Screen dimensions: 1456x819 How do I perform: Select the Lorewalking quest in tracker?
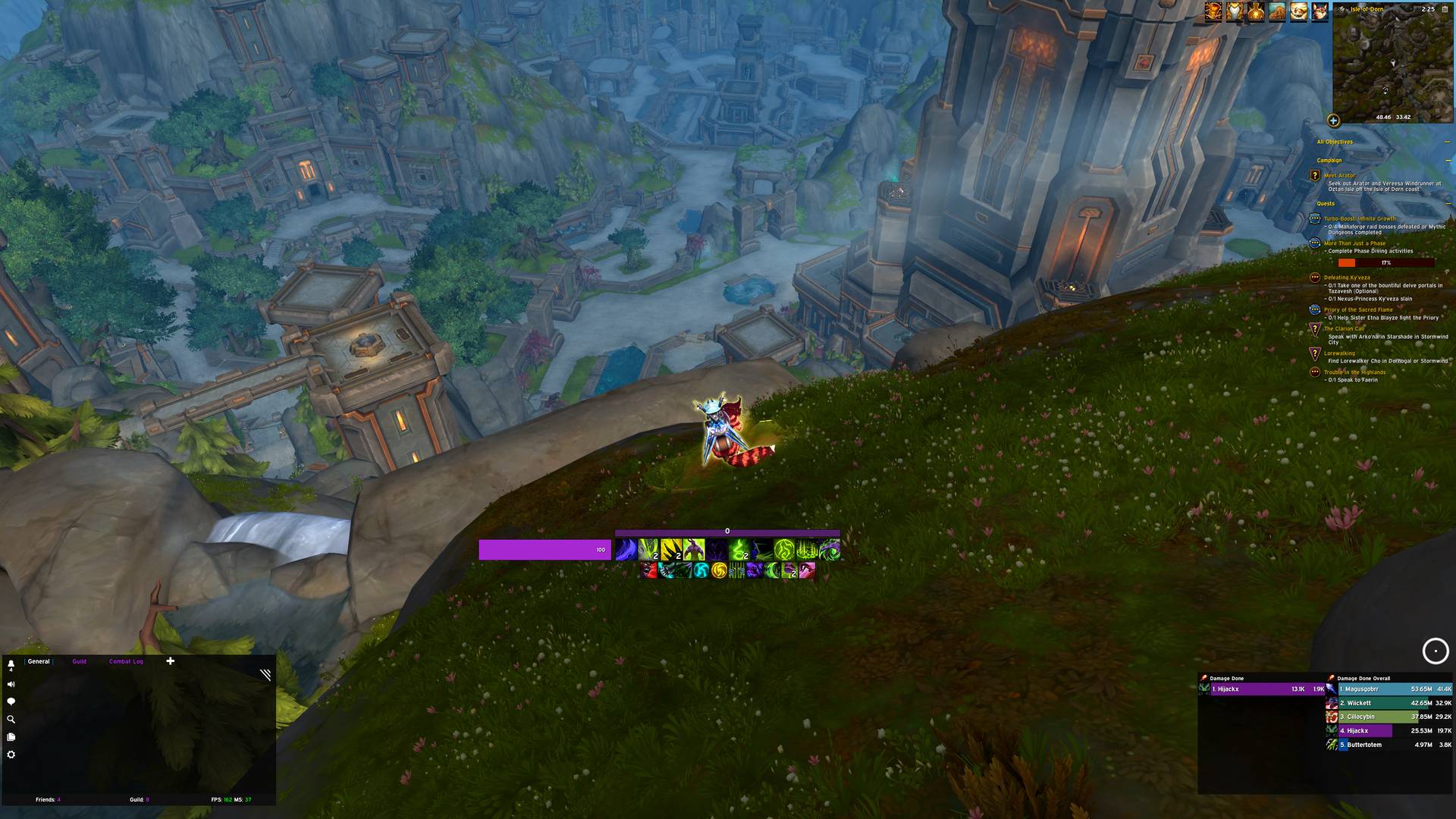pos(1339,353)
